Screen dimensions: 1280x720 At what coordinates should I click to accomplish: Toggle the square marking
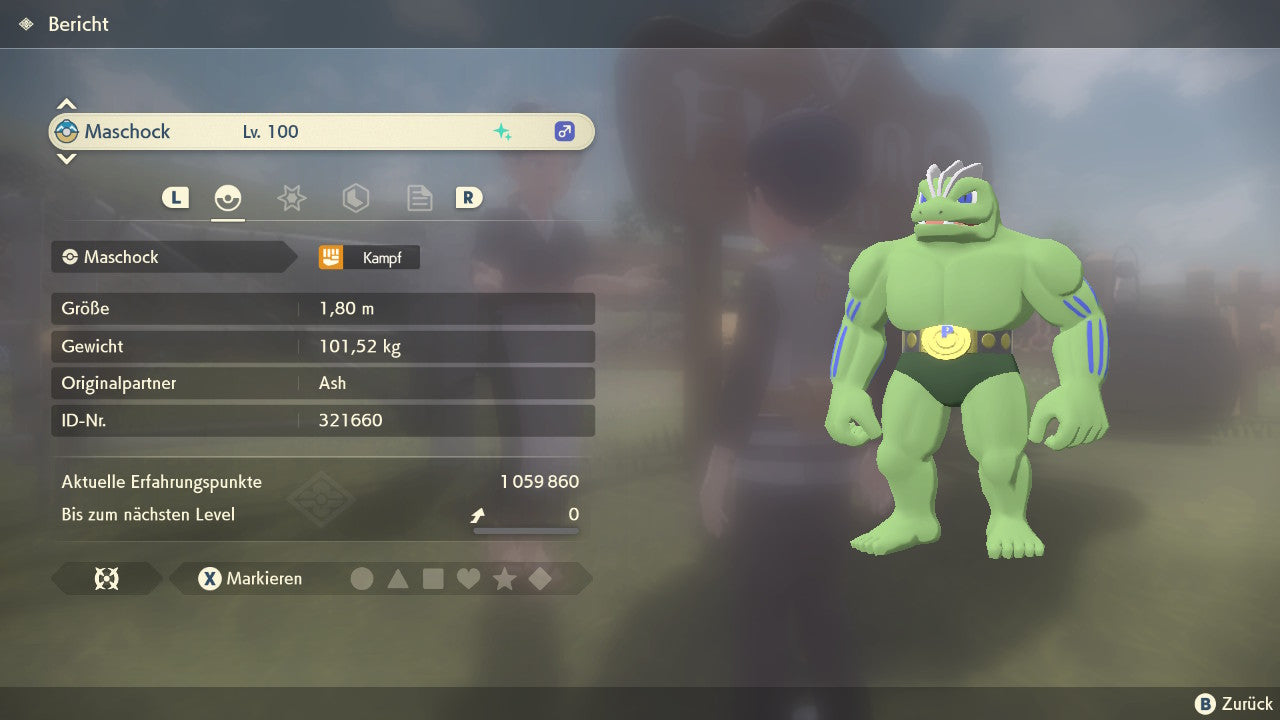click(x=433, y=579)
